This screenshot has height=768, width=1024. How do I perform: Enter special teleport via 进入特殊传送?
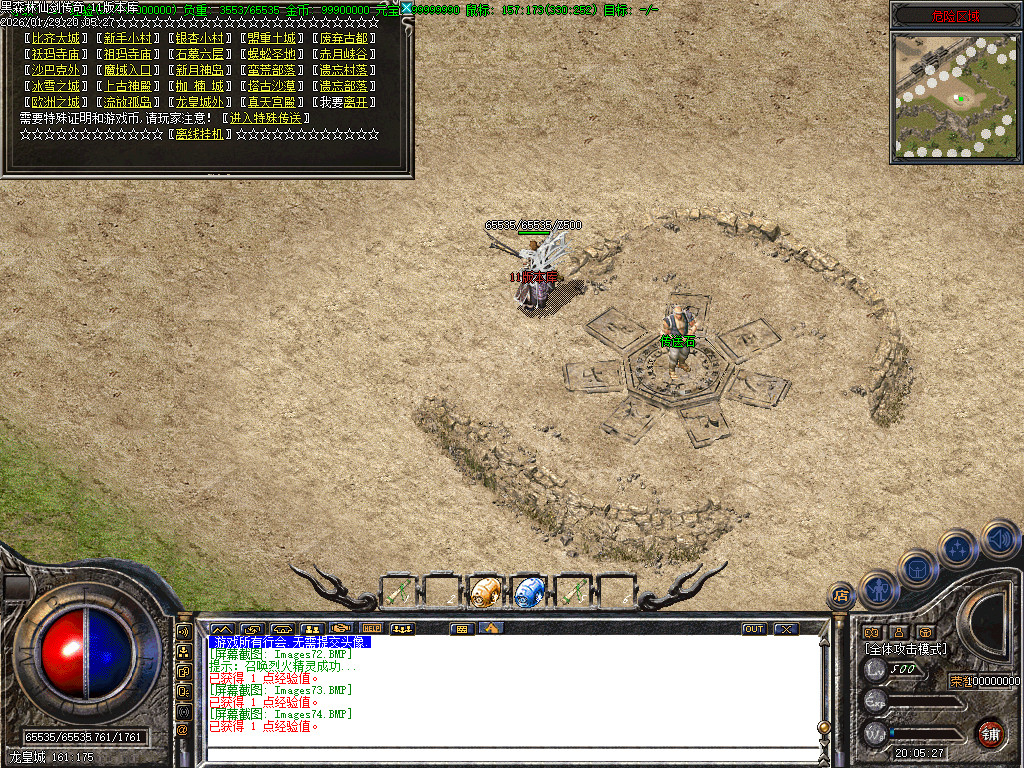pos(264,118)
